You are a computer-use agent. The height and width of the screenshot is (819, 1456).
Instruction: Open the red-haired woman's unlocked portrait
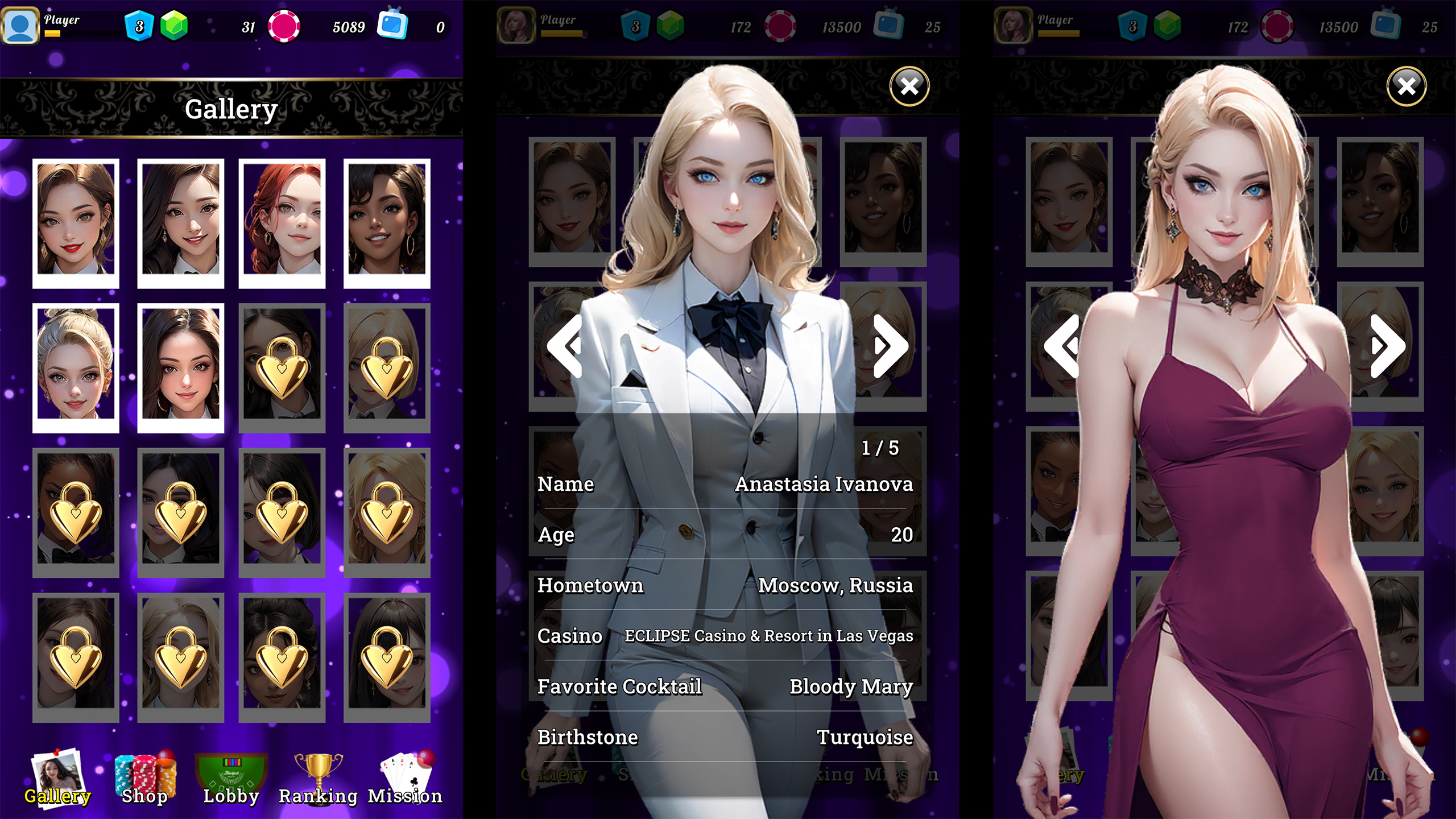click(282, 222)
